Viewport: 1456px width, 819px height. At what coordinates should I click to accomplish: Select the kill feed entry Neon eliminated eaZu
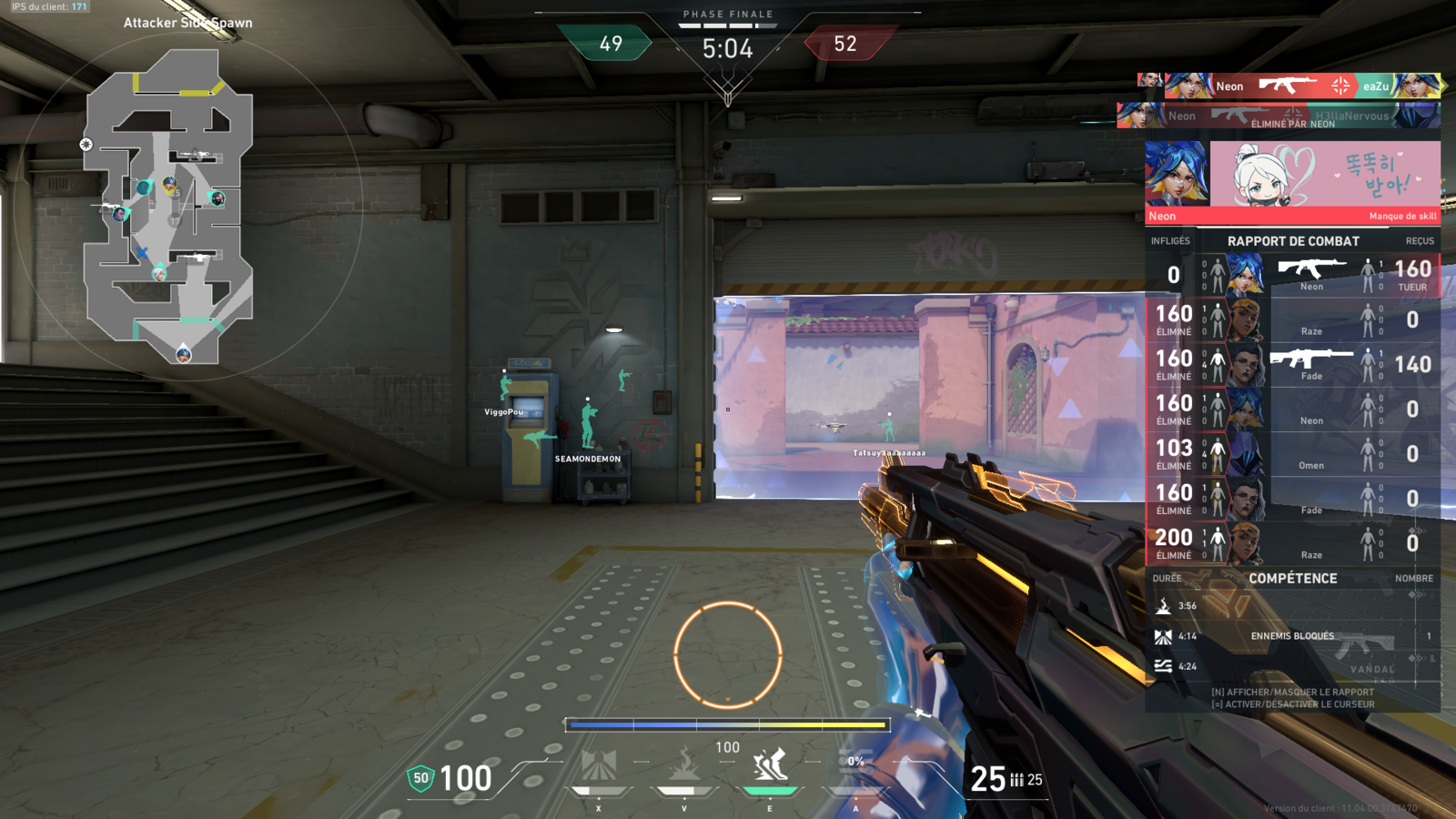click(1290, 86)
